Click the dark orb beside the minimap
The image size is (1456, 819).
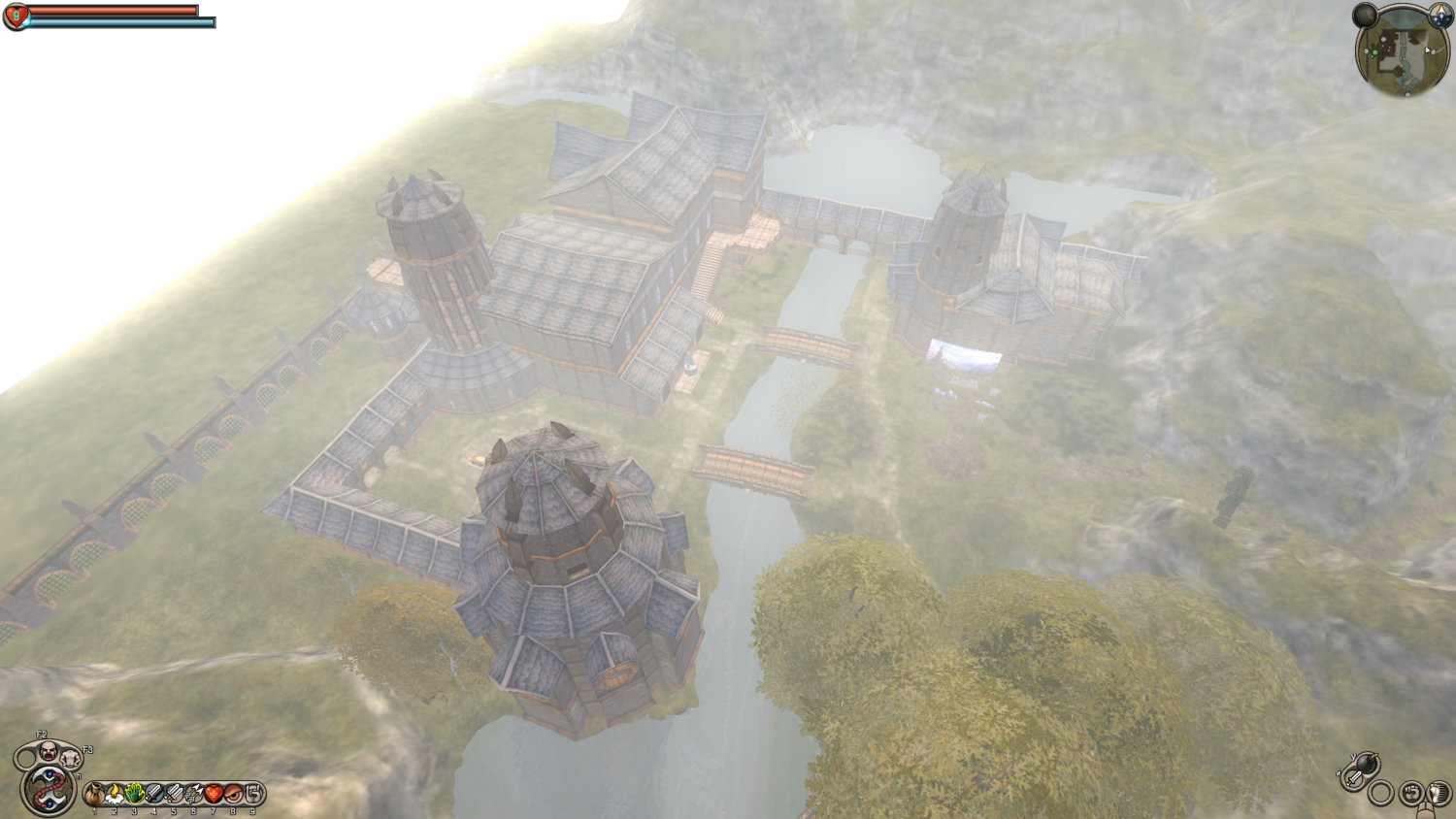pyautogui.click(x=1366, y=15)
